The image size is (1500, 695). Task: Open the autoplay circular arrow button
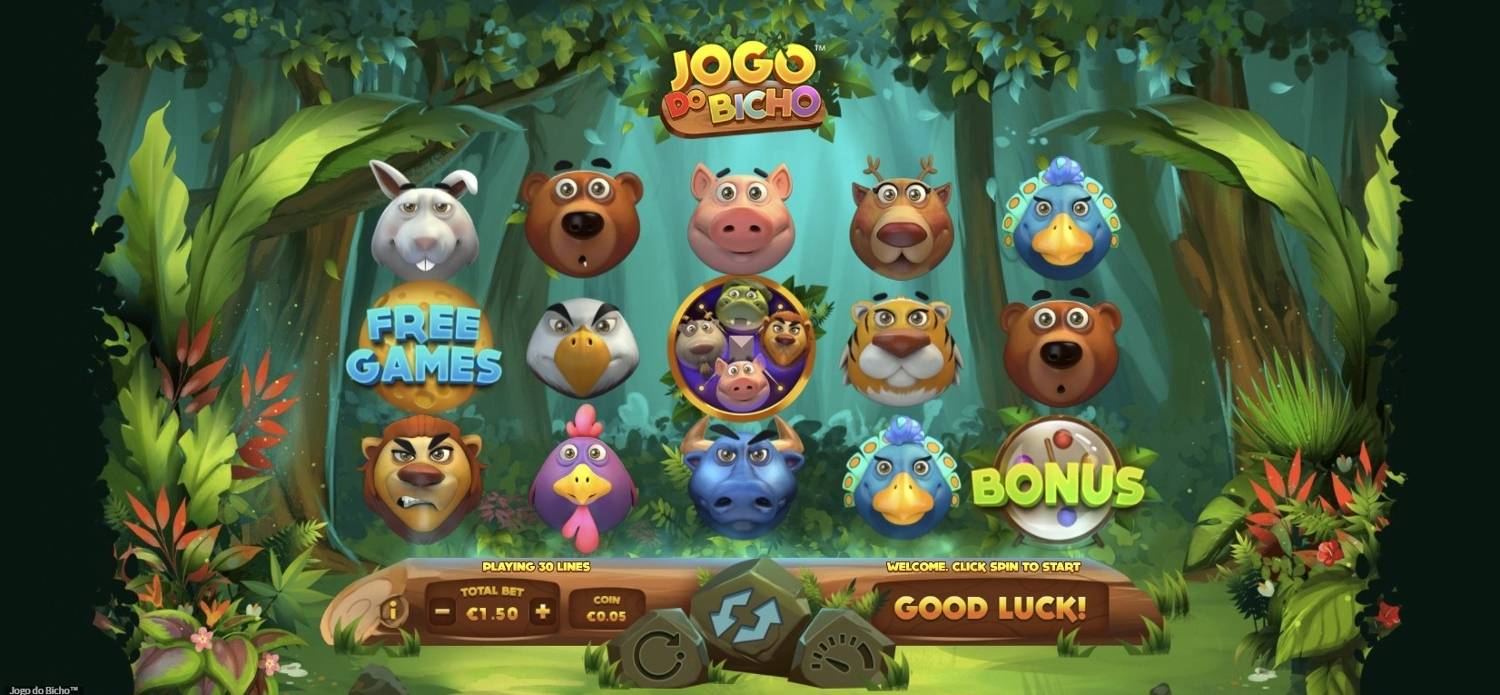point(658,656)
